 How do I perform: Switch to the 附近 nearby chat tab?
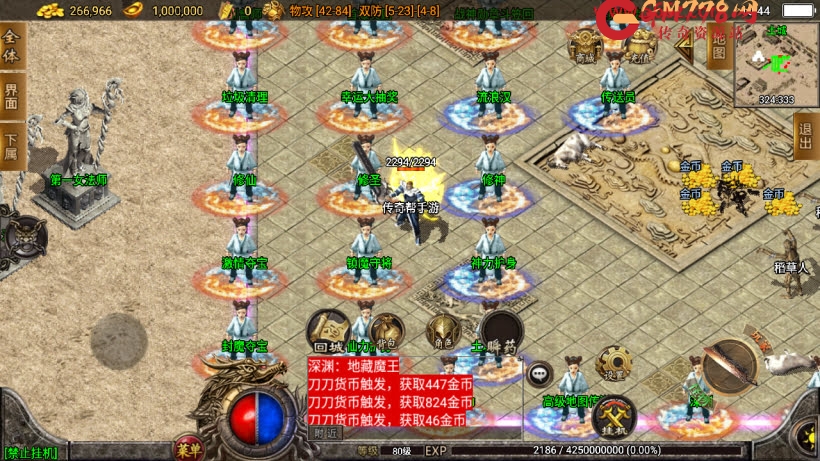click(325, 433)
